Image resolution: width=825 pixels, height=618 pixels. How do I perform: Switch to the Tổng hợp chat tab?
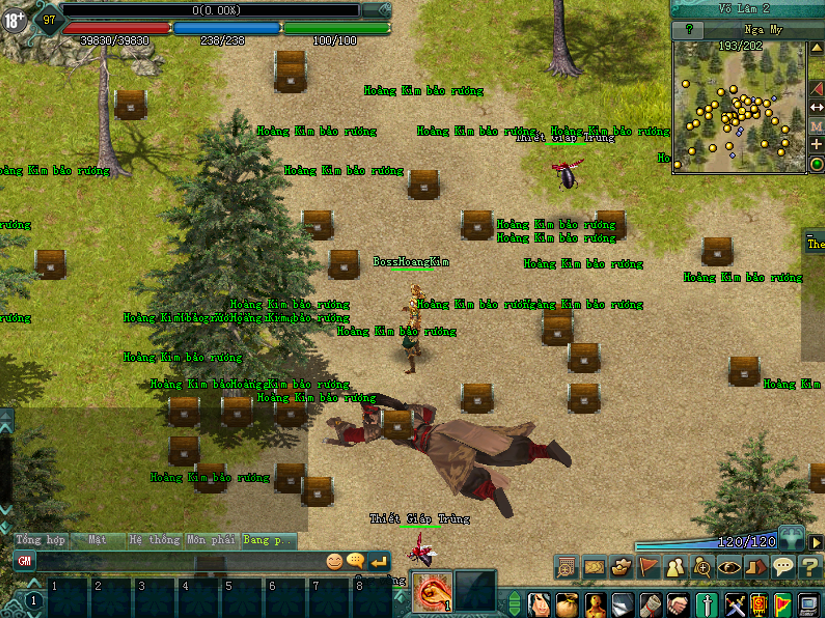41,540
